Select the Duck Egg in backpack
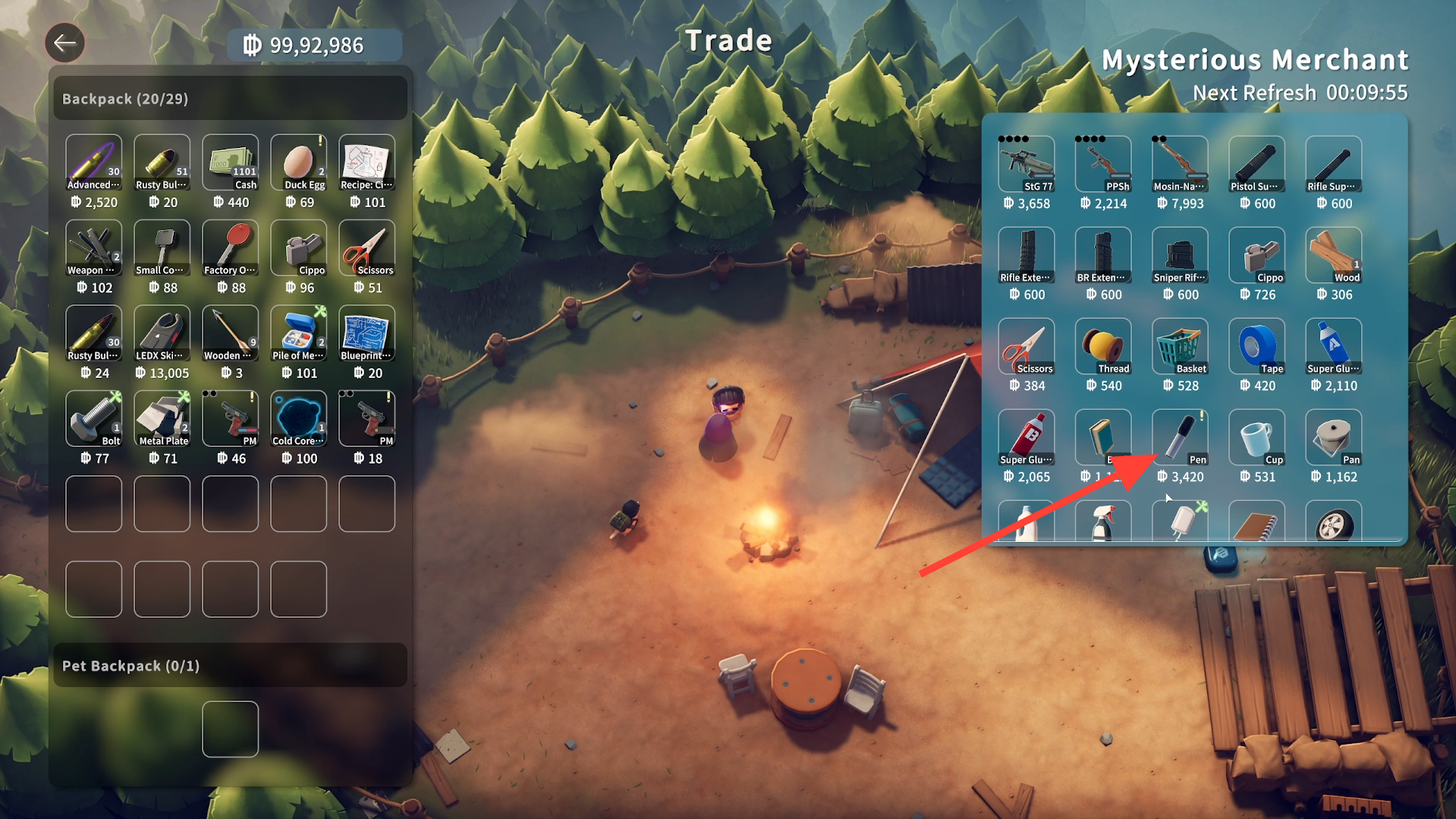The image size is (1456, 819). point(298,162)
